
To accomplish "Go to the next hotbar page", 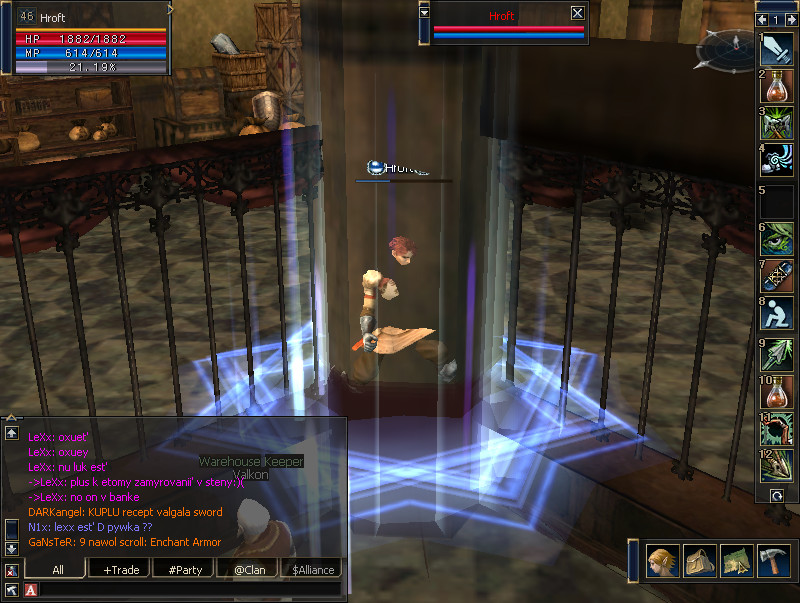I will (790, 19).
